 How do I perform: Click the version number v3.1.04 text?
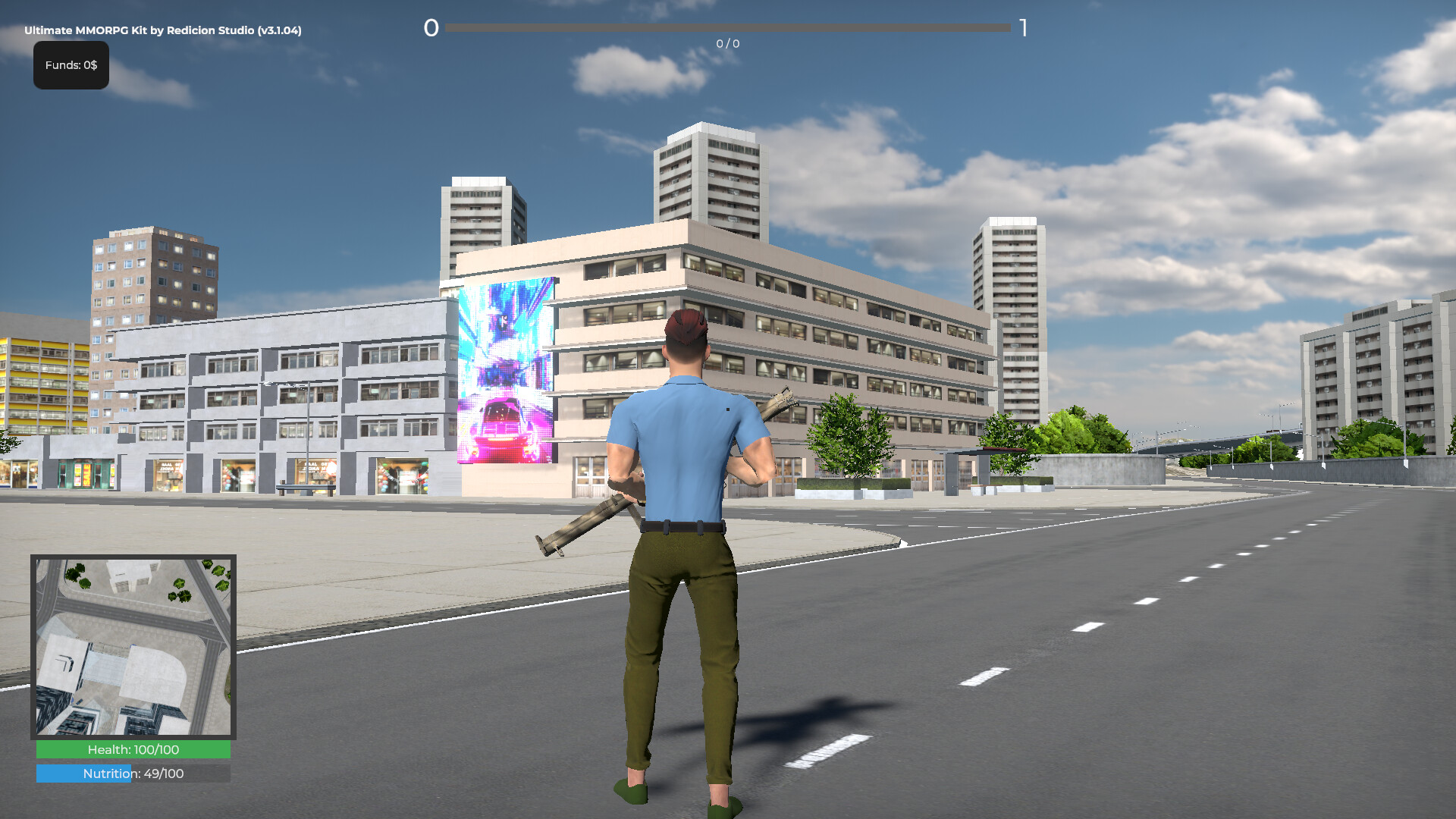[279, 31]
